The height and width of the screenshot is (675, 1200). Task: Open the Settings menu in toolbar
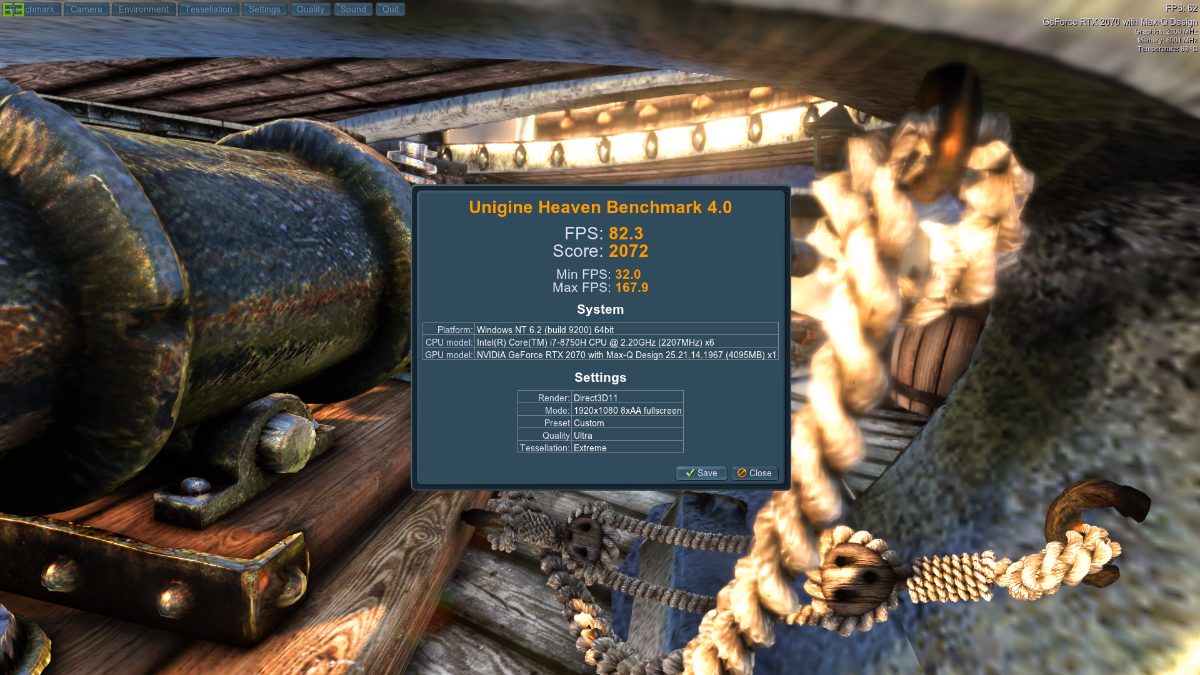point(263,9)
